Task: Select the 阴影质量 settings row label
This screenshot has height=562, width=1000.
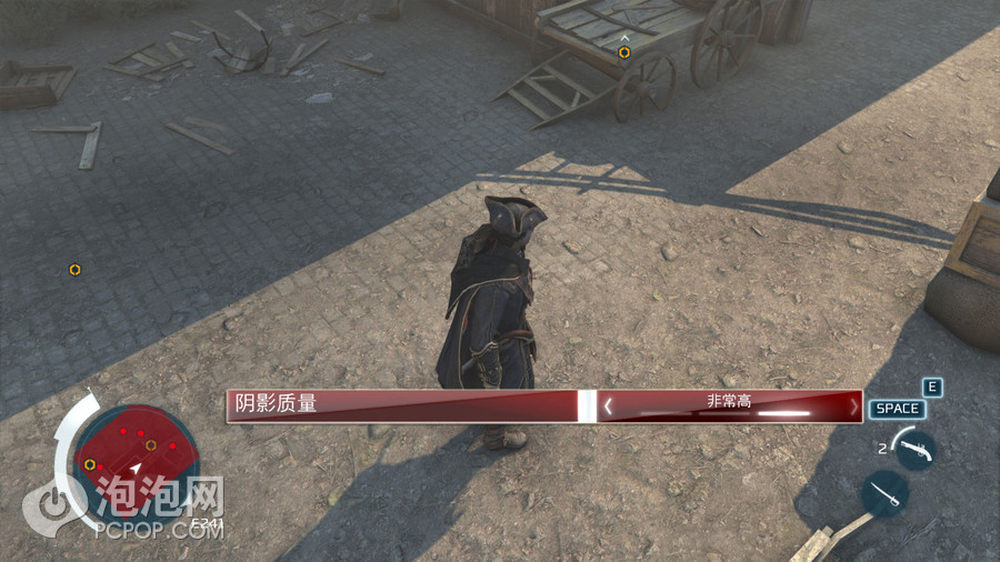Action: point(276,404)
